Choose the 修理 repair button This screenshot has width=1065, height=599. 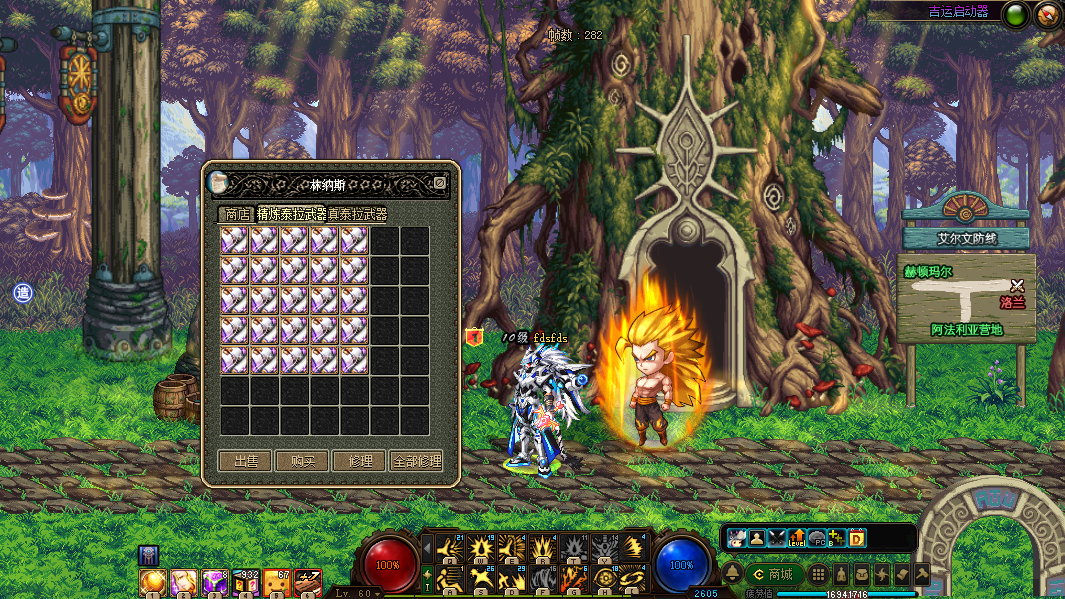pyautogui.click(x=359, y=461)
